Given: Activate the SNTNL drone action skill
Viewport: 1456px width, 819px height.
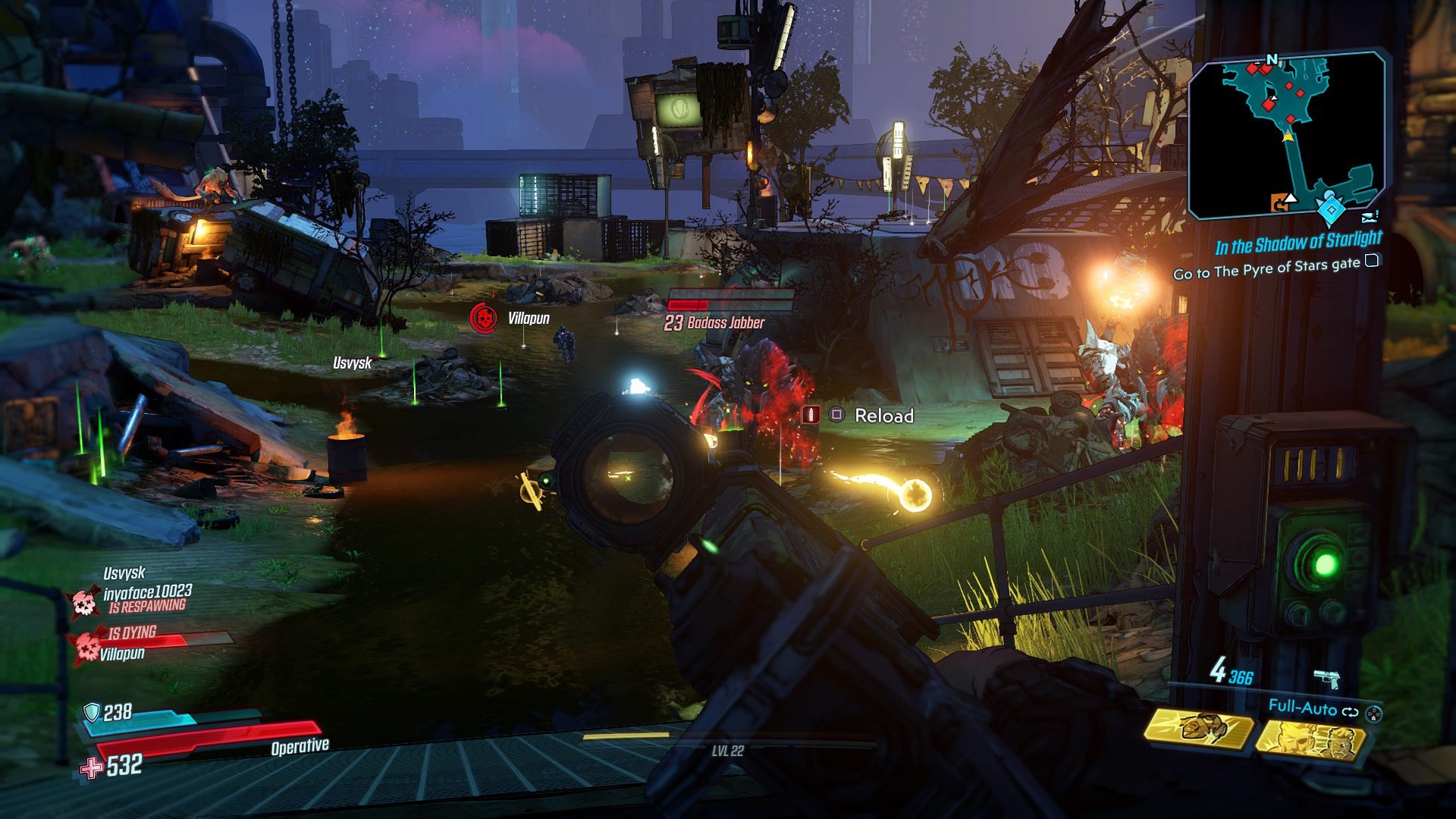Looking at the screenshot, I should click(x=1199, y=729).
